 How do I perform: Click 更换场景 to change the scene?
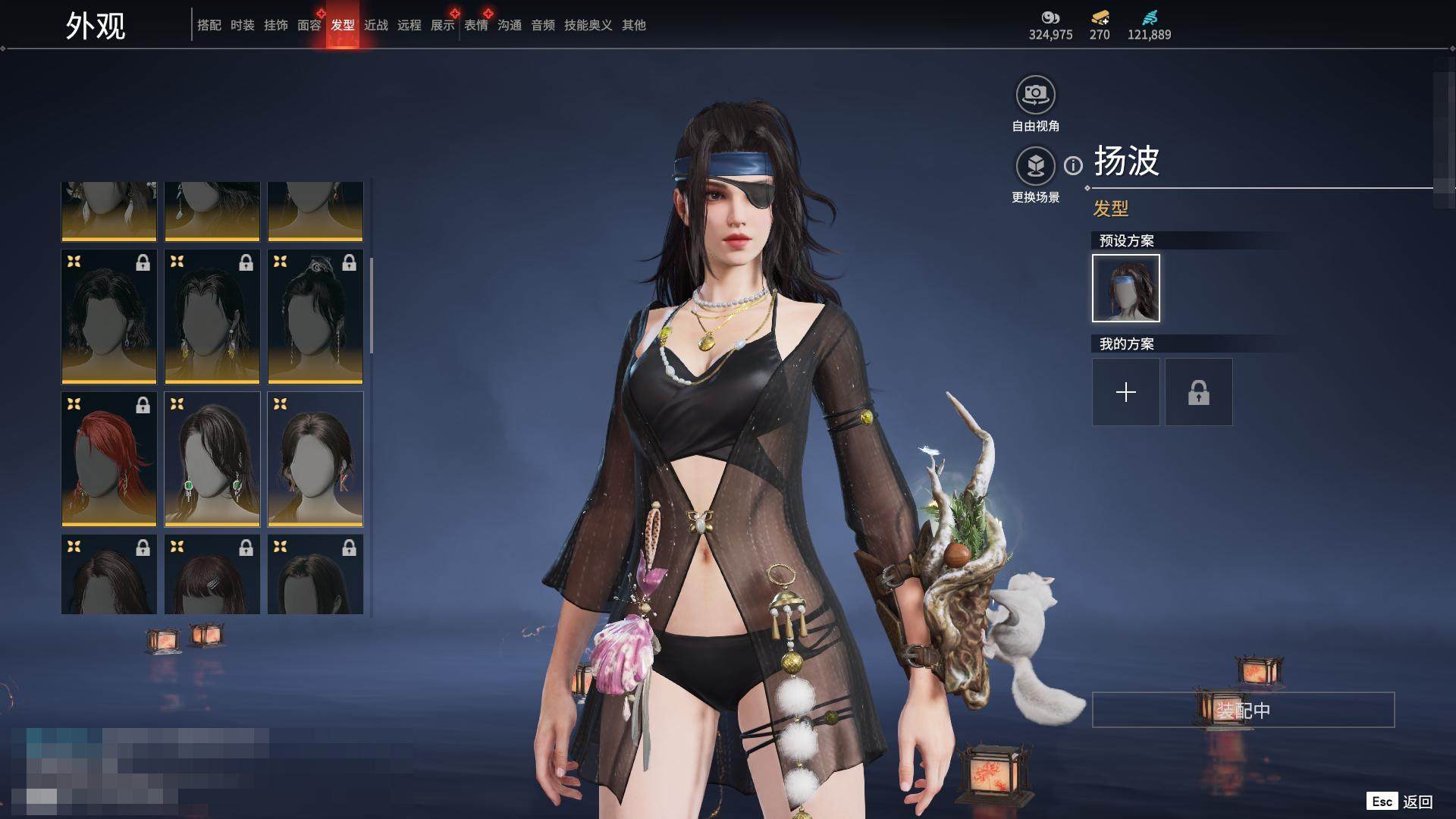(1035, 166)
